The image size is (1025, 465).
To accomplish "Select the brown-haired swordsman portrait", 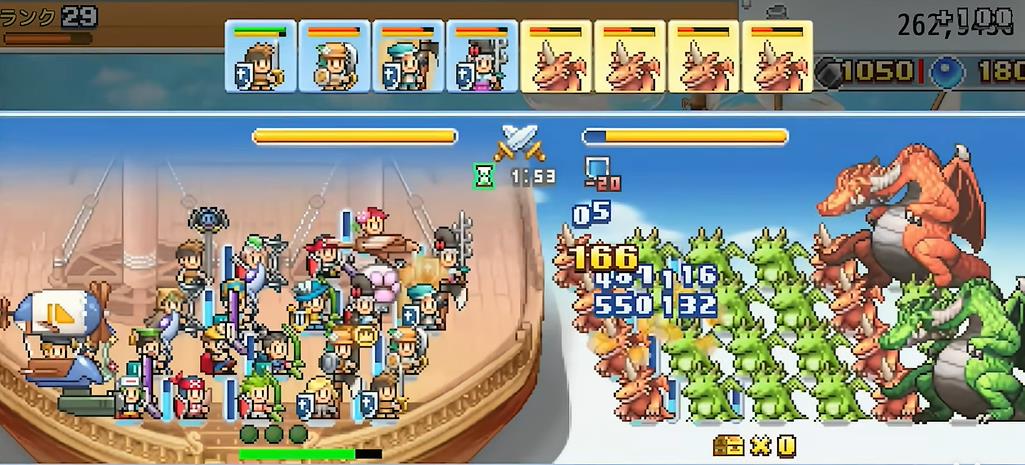I will click(x=260, y=57).
